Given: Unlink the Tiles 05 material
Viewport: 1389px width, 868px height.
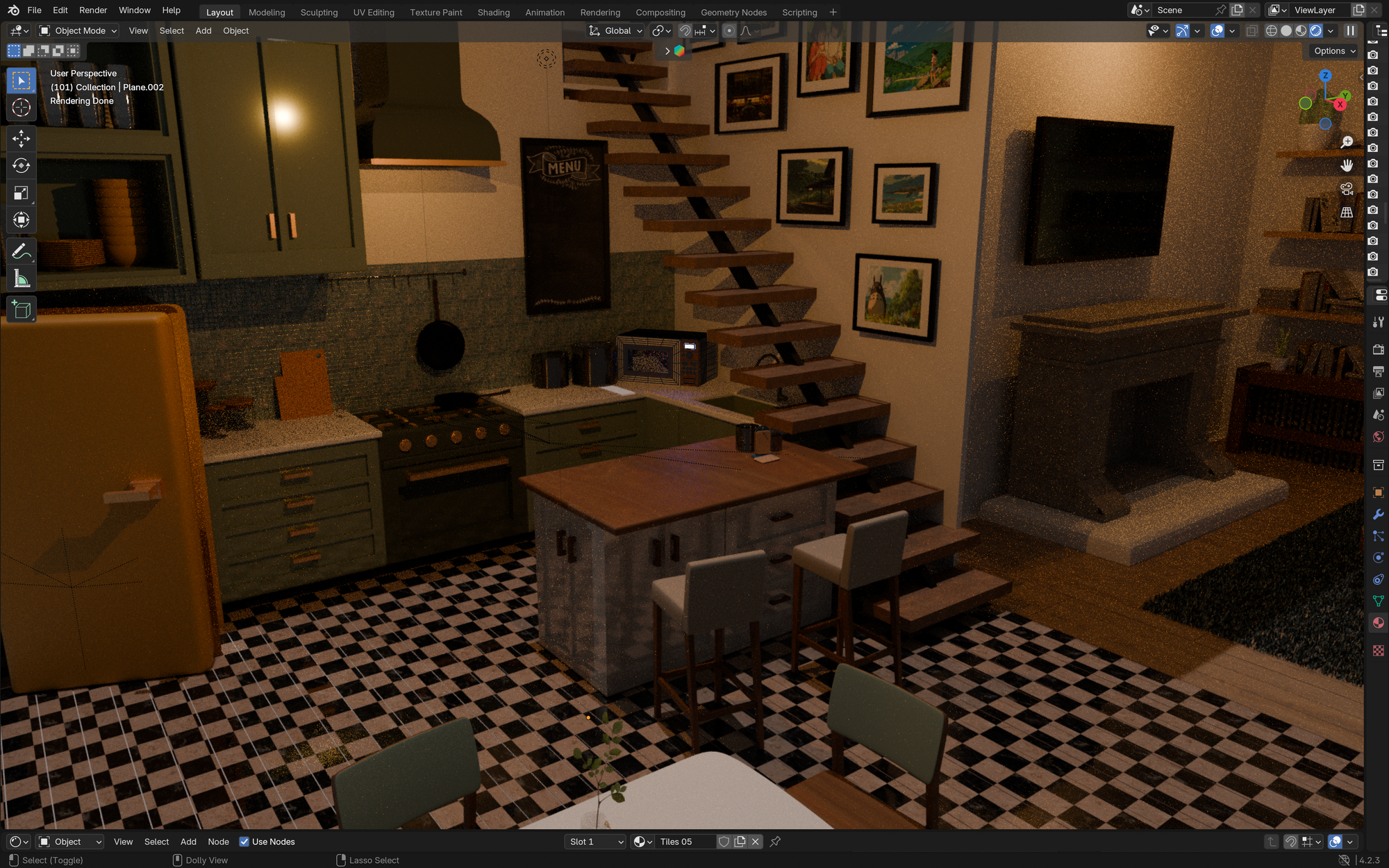Looking at the screenshot, I should [x=756, y=842].
